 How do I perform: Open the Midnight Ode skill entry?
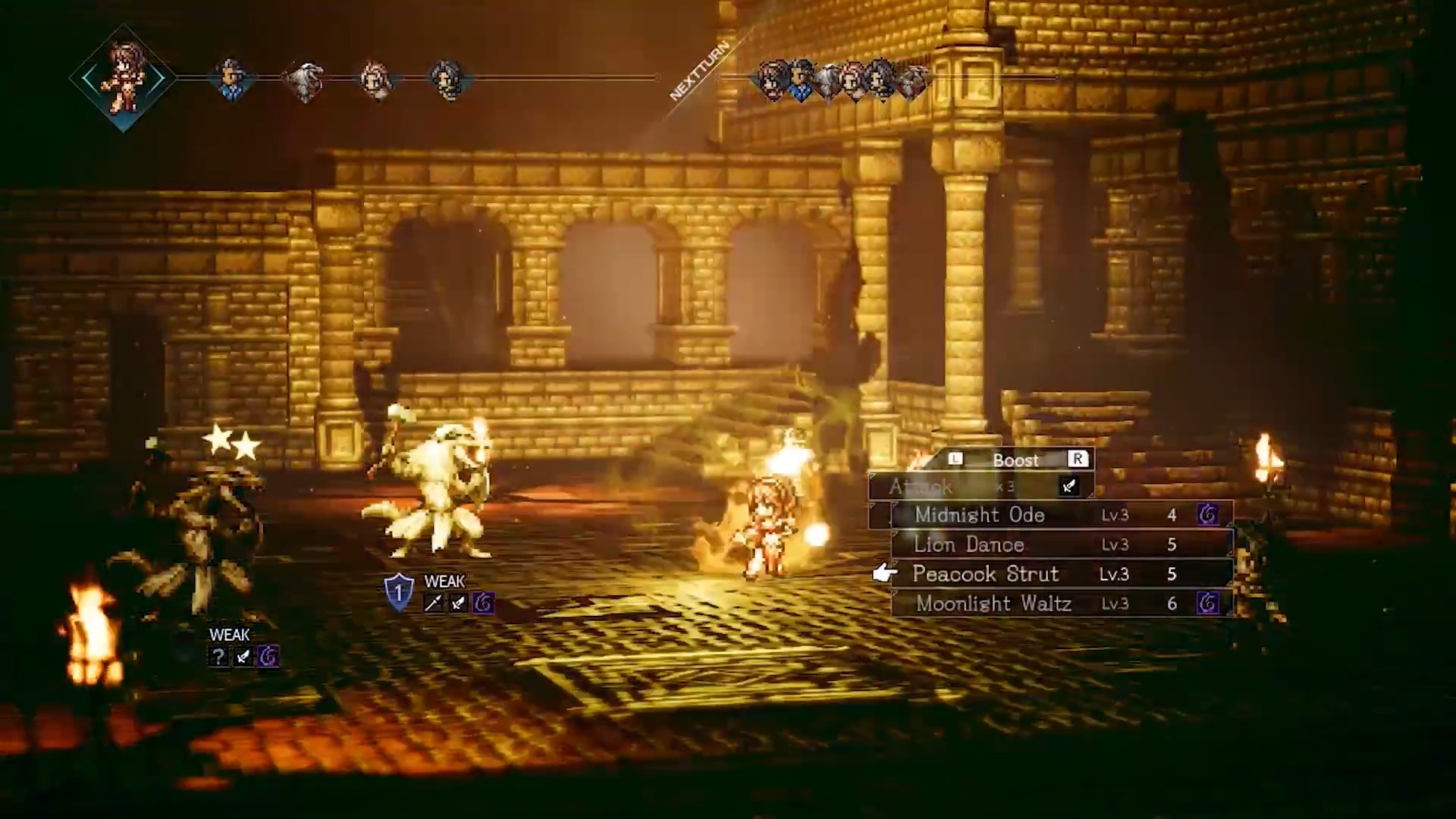(x=981, y=515)
